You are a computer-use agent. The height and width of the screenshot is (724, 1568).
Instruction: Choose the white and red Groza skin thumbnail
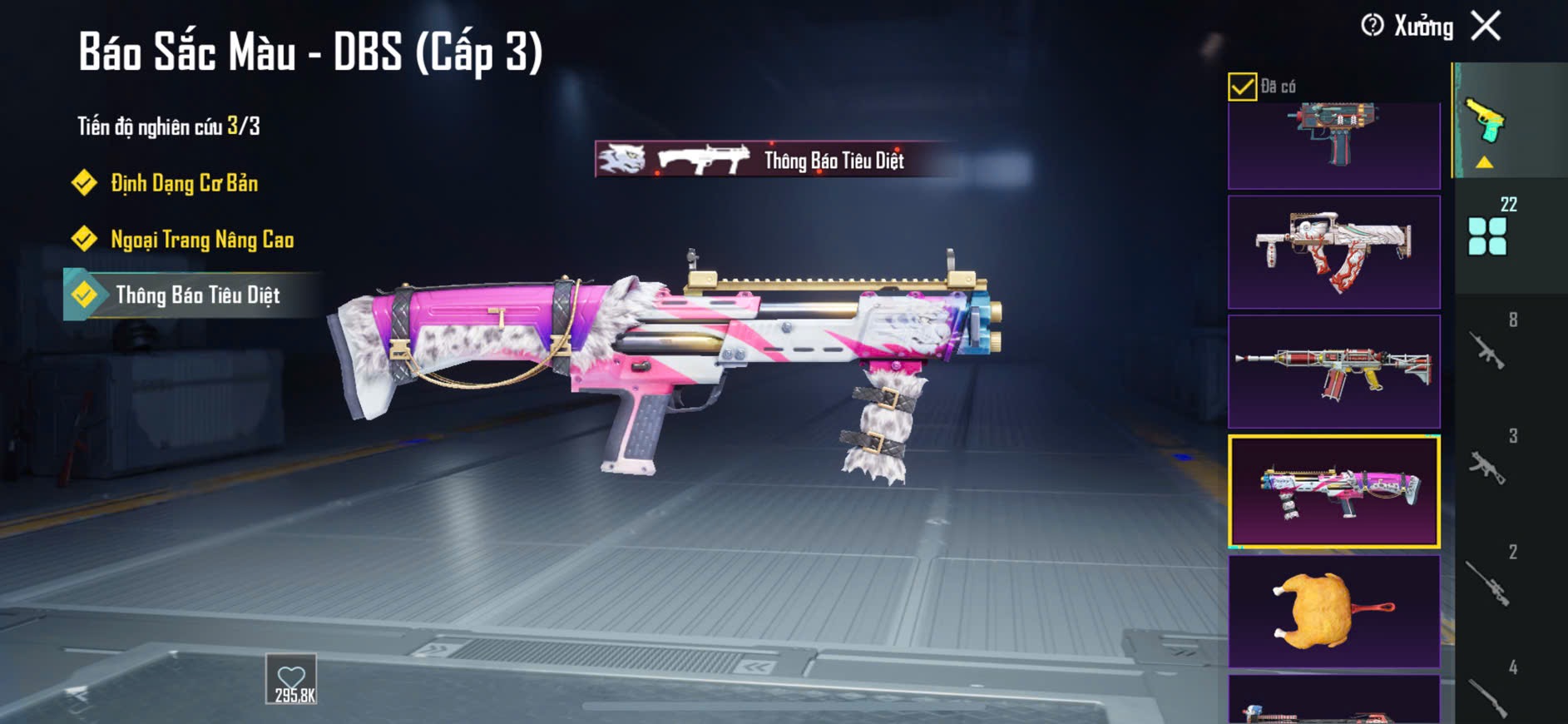pyautogui.click(x=1333, y=252)
